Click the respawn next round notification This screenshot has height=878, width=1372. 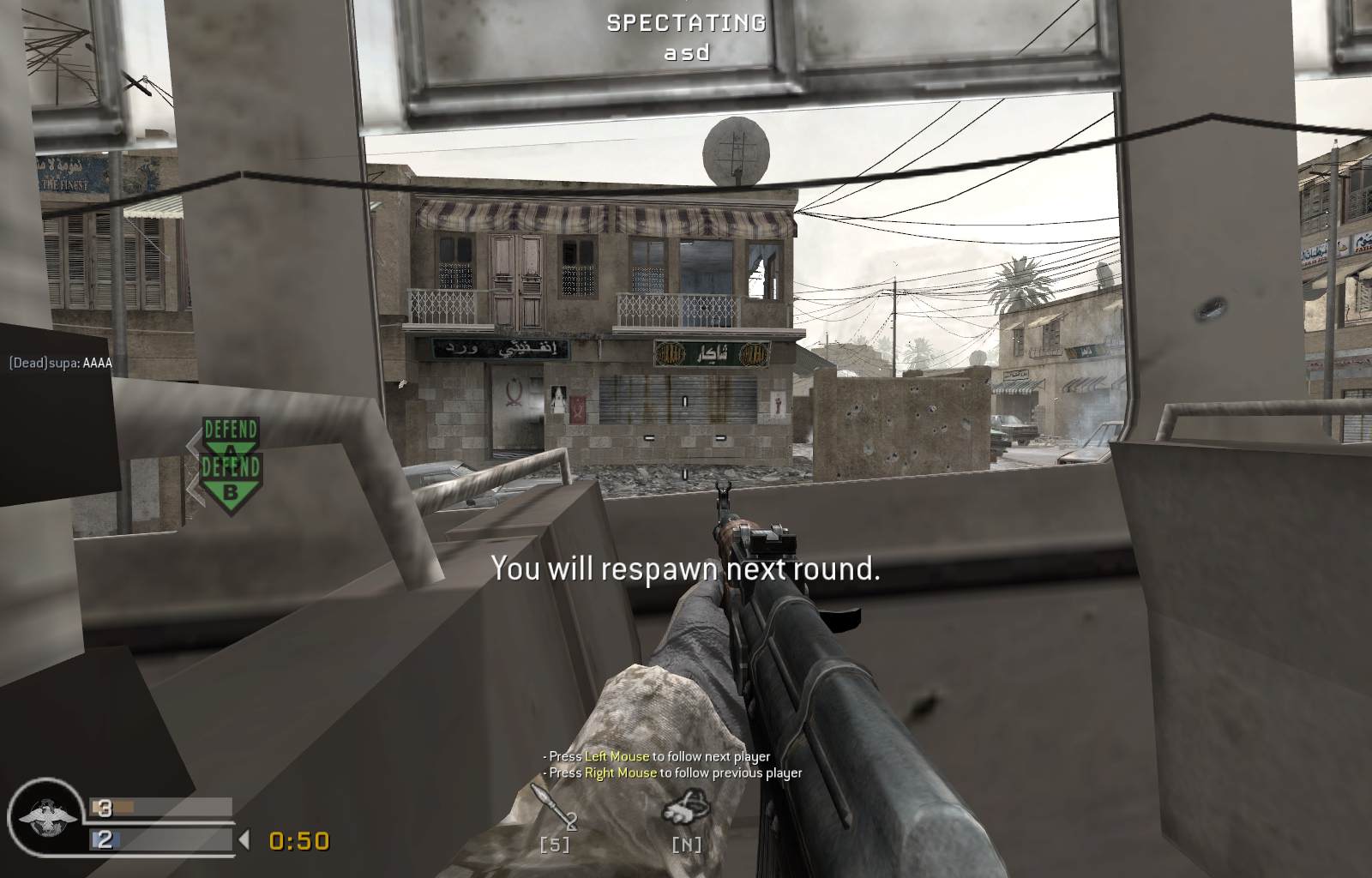pos(686,568)
